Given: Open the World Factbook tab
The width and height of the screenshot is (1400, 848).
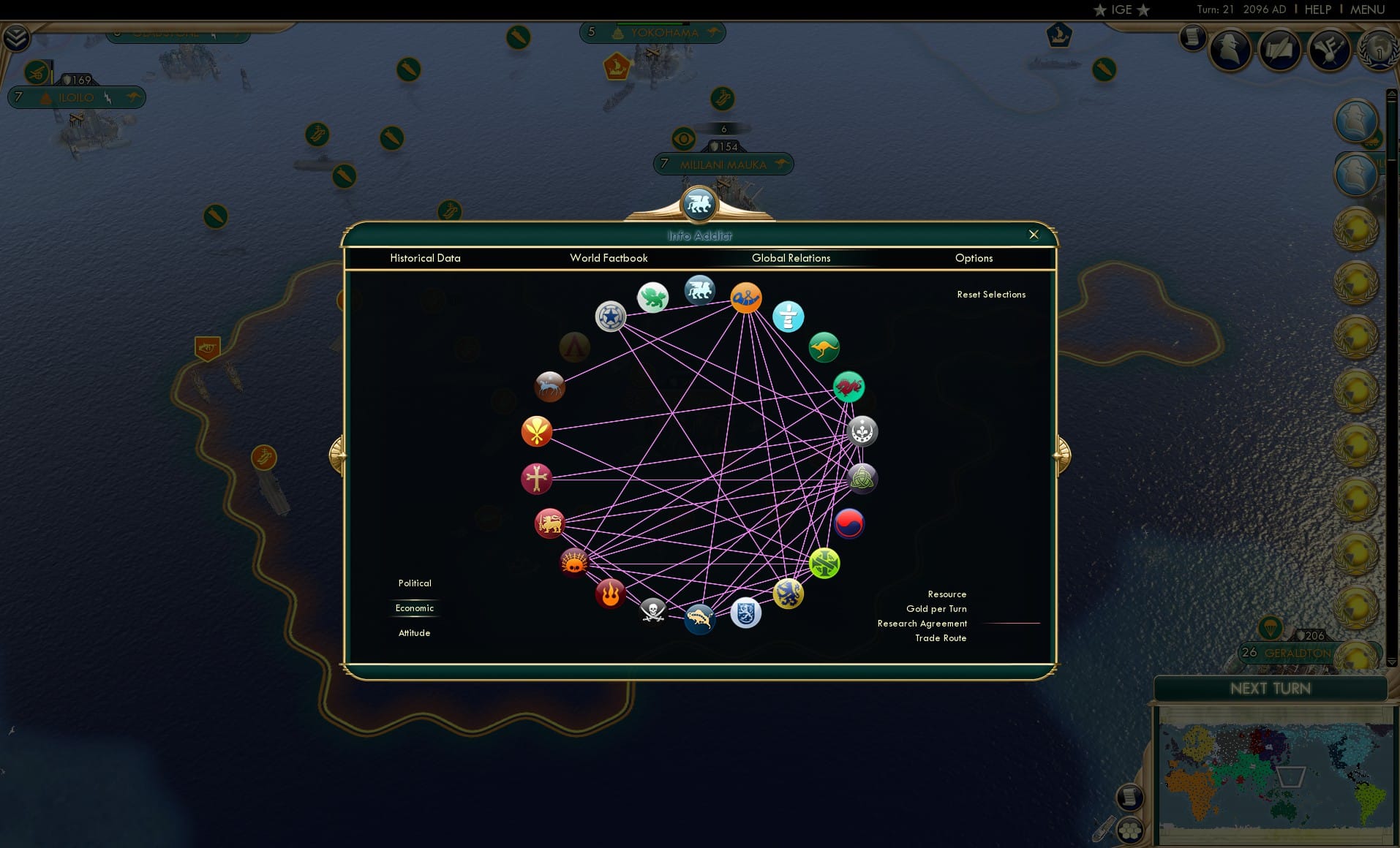Looking at the screenshot, I should 609,258.
